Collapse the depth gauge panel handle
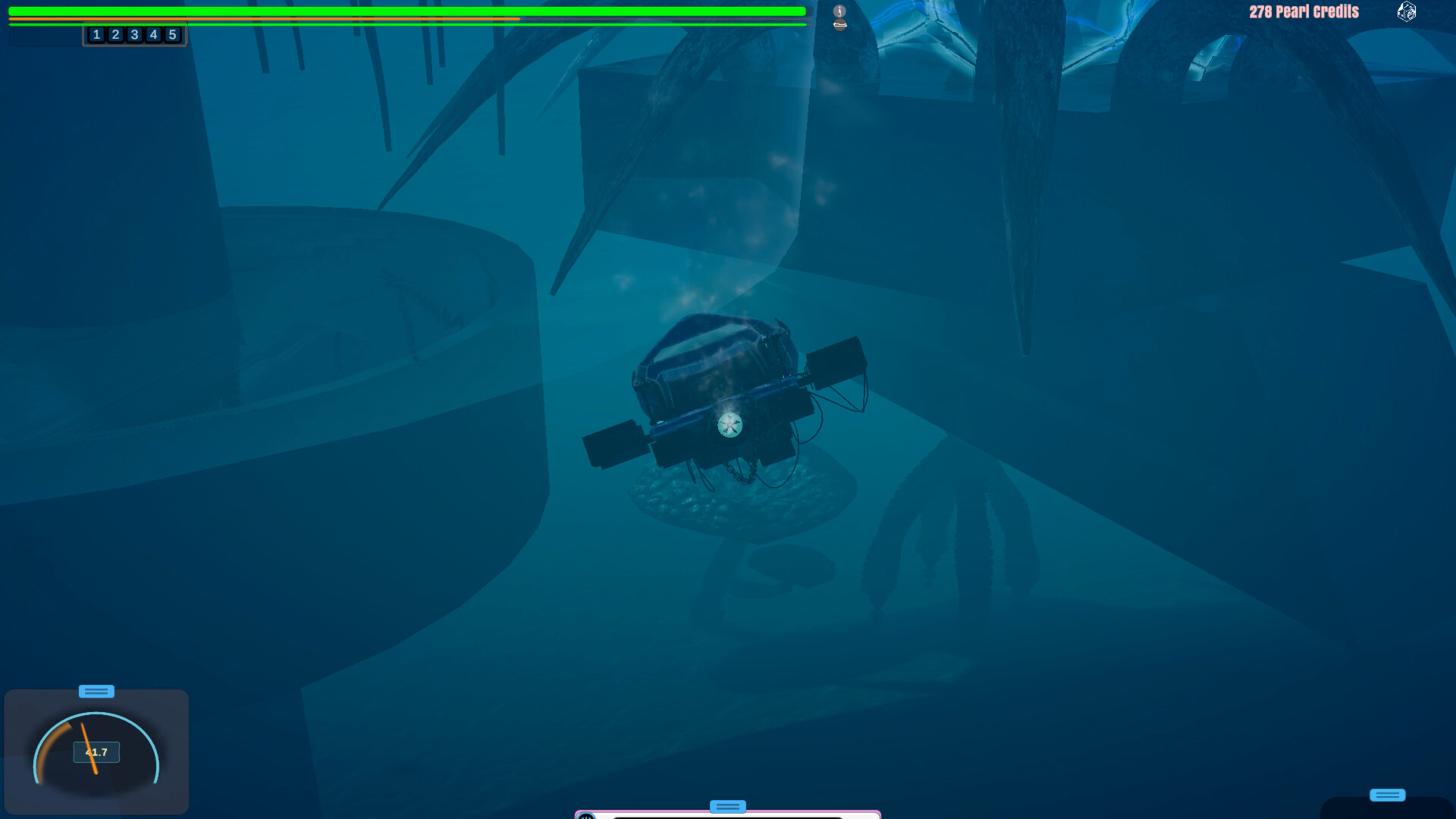The width and height of the screenshot is (1456, 819). (97, 691)
